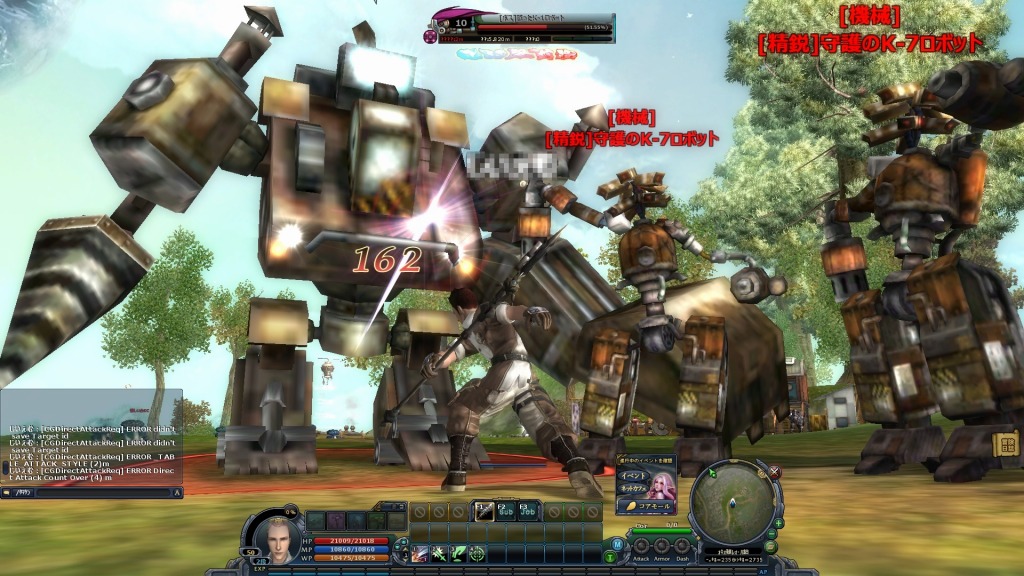Select the Attack core slot
Viewport: 1024px width, 576px height.
click(641, 546)
